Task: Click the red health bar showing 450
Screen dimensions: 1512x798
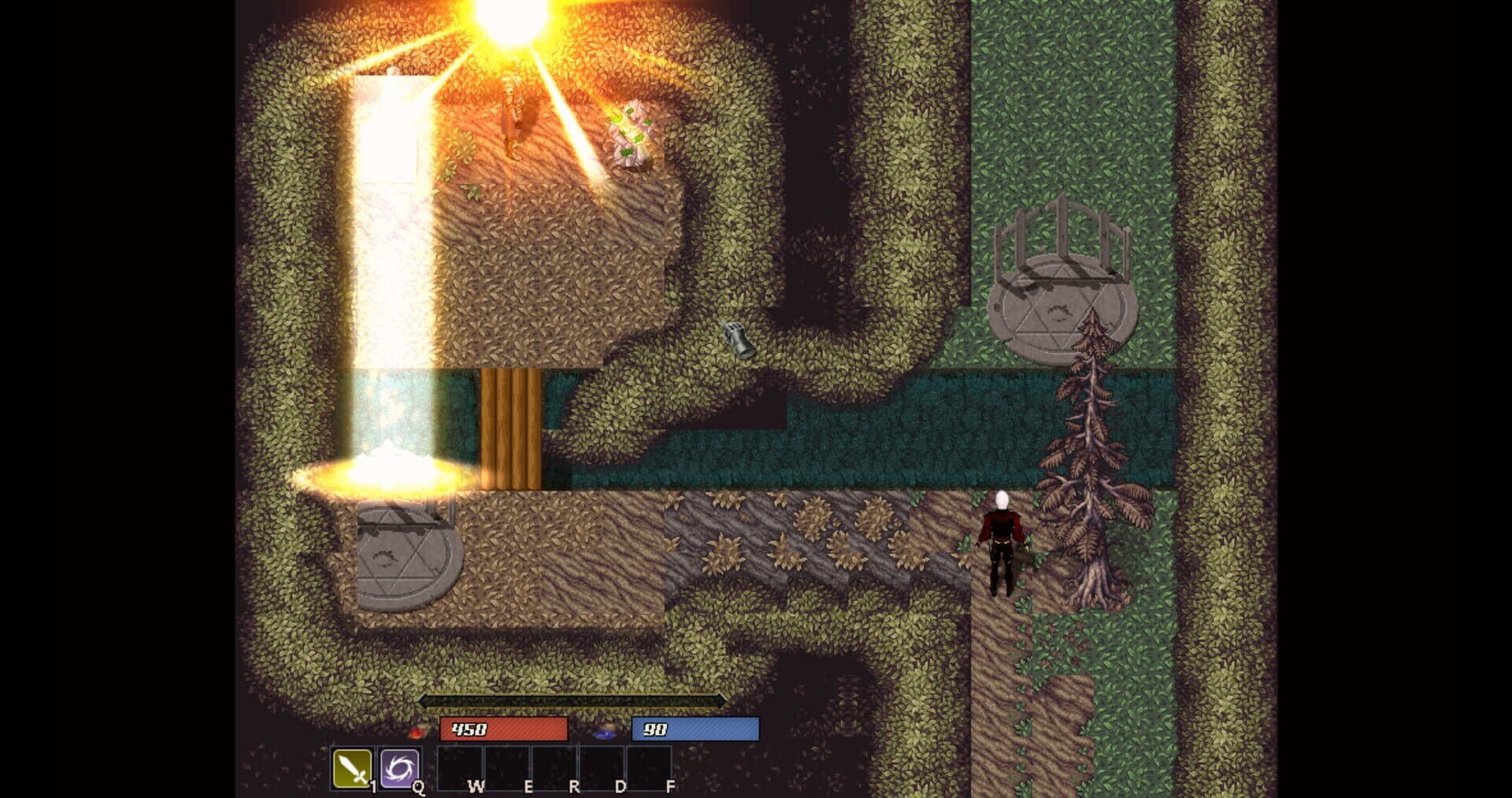Action: click(x=504, y=729)
